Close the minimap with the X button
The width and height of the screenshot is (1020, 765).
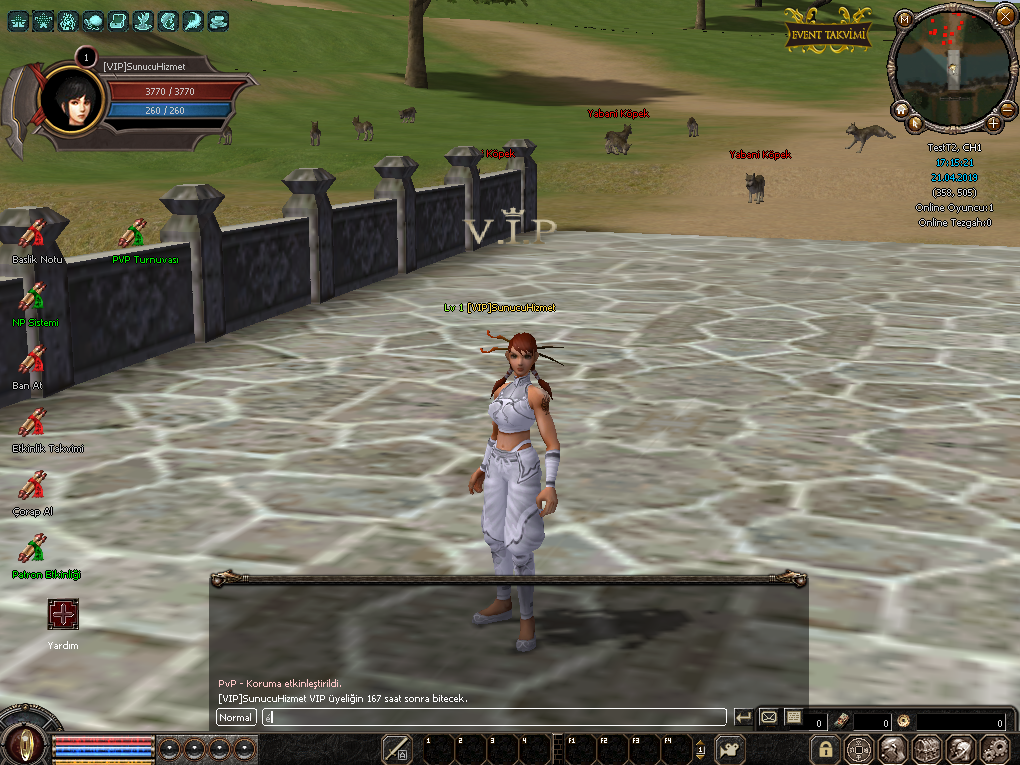click(x=1005, y=15)
